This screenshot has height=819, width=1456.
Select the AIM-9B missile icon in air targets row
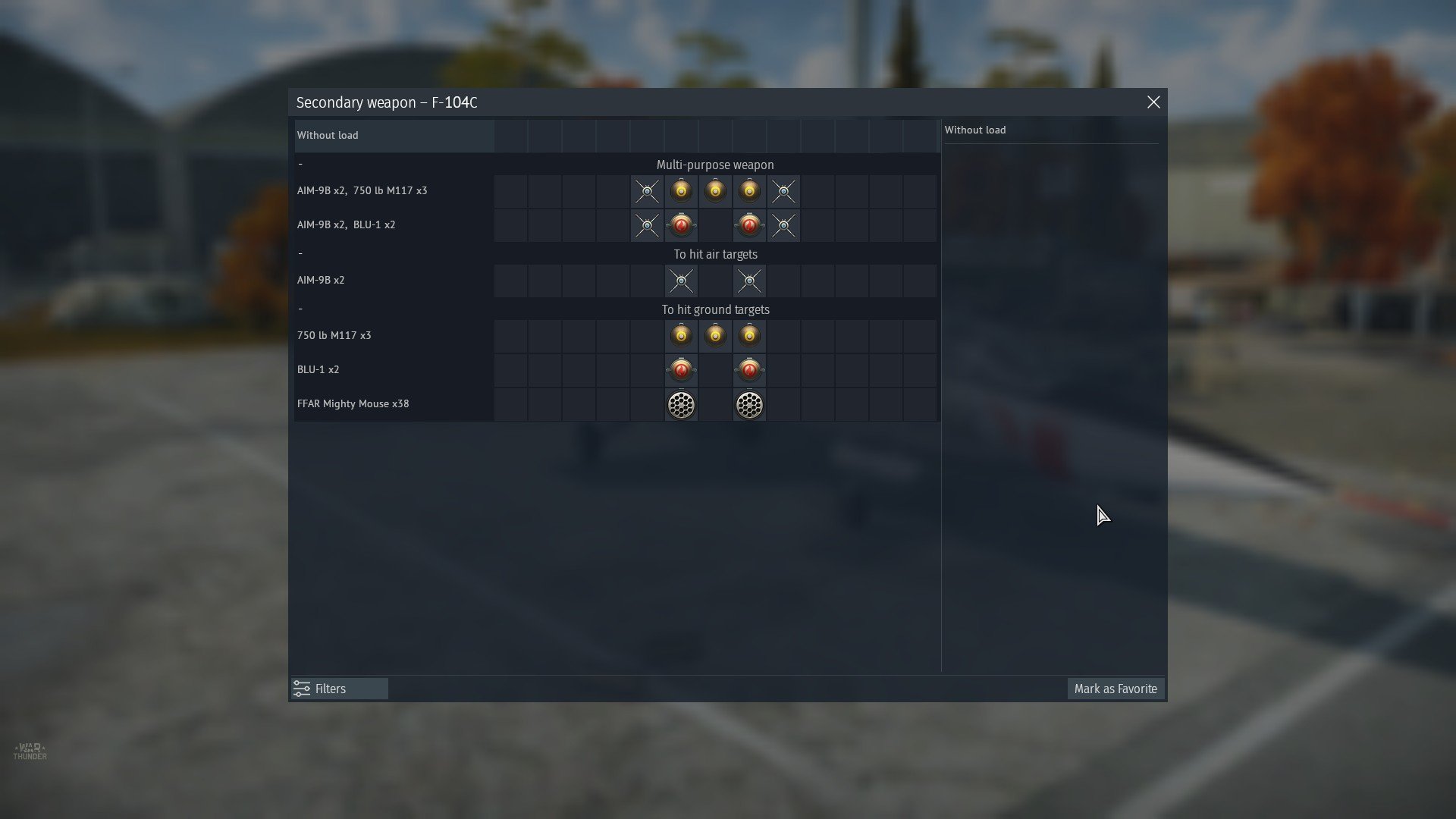click(681, 281)
